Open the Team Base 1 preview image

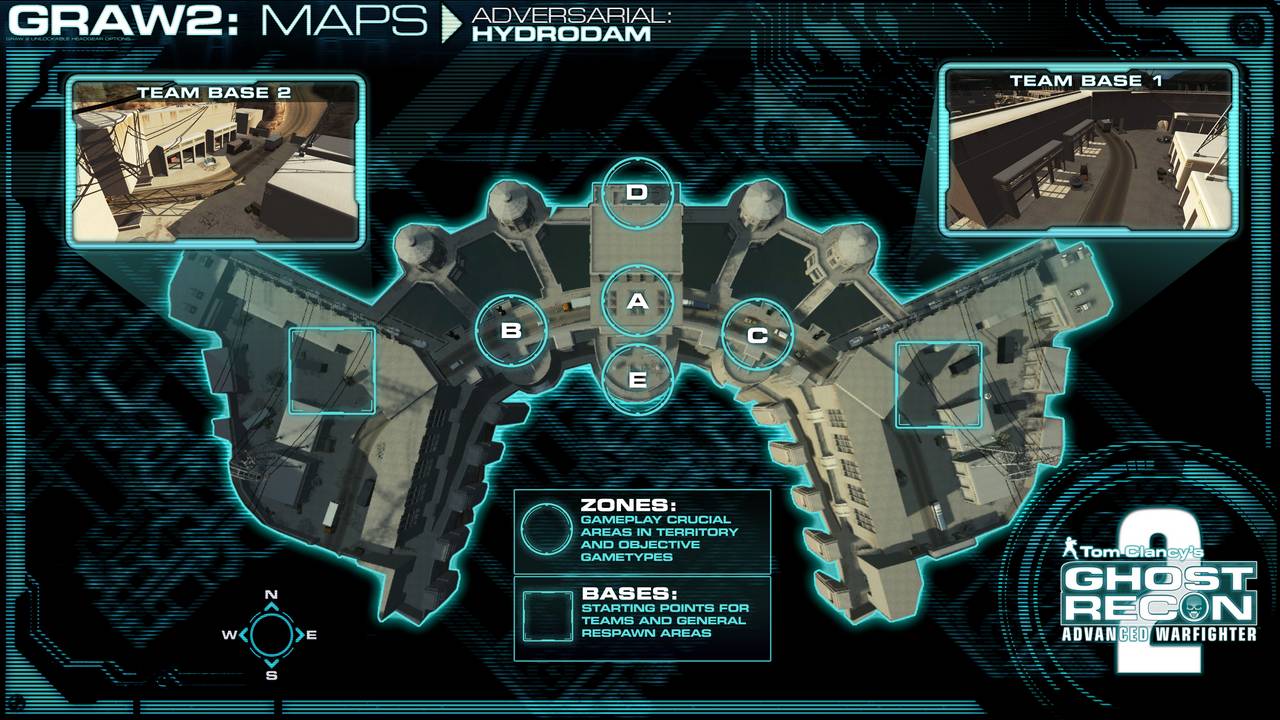tap(1088, 150)
